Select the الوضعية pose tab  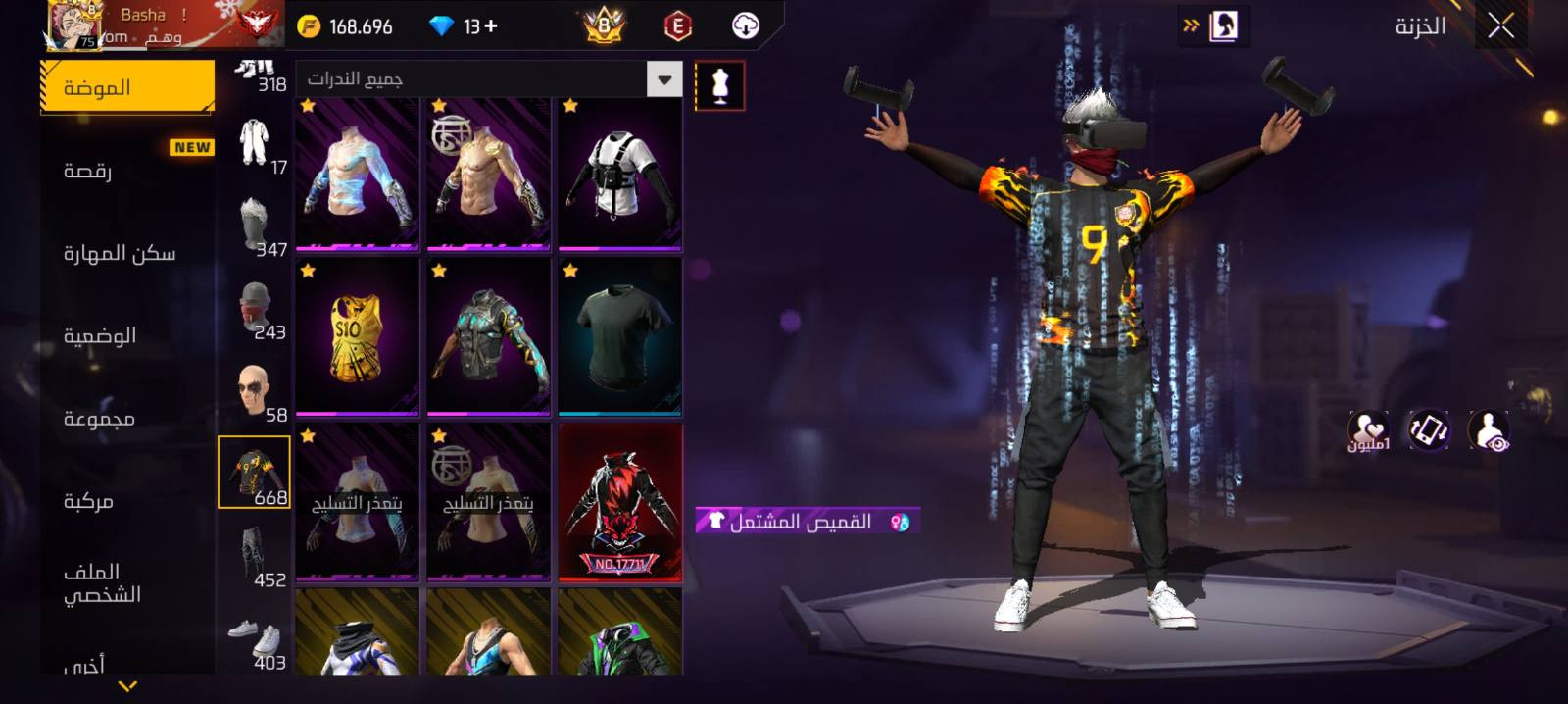click(100, 335)
